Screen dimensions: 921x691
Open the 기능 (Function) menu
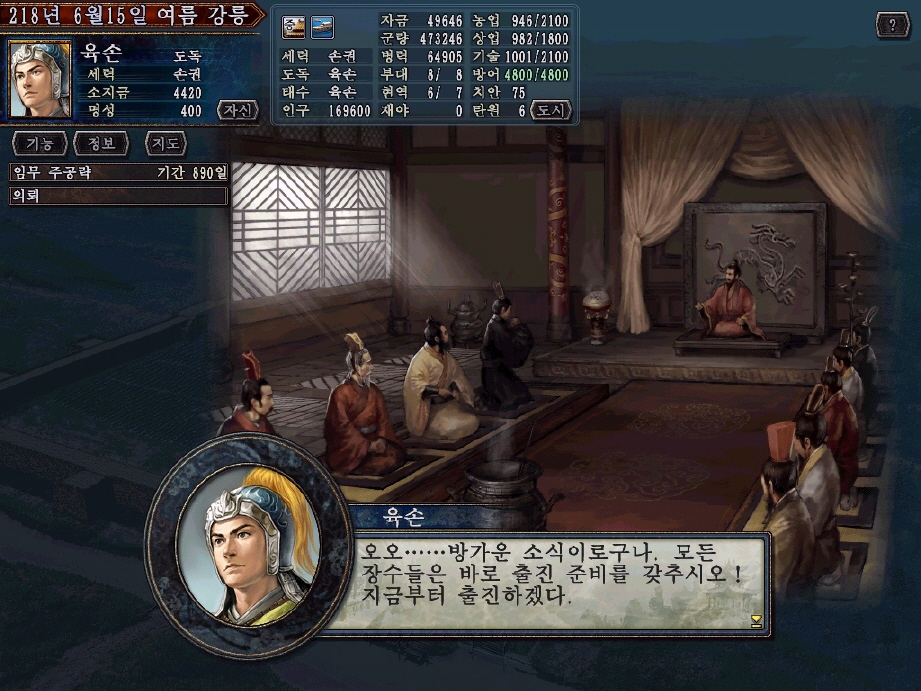tap(39, 144)
